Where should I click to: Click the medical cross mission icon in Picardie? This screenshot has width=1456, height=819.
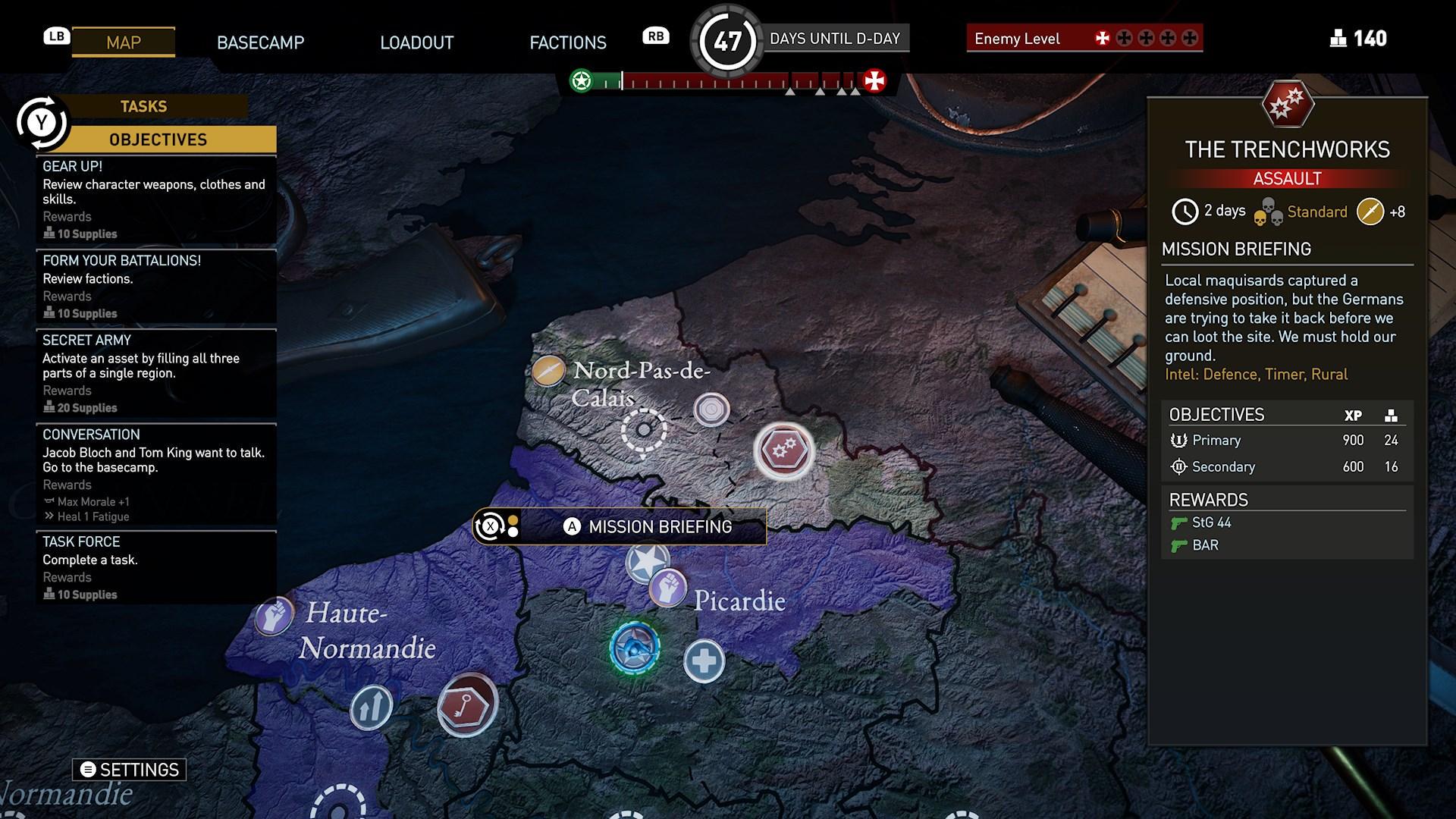point(704,661)
